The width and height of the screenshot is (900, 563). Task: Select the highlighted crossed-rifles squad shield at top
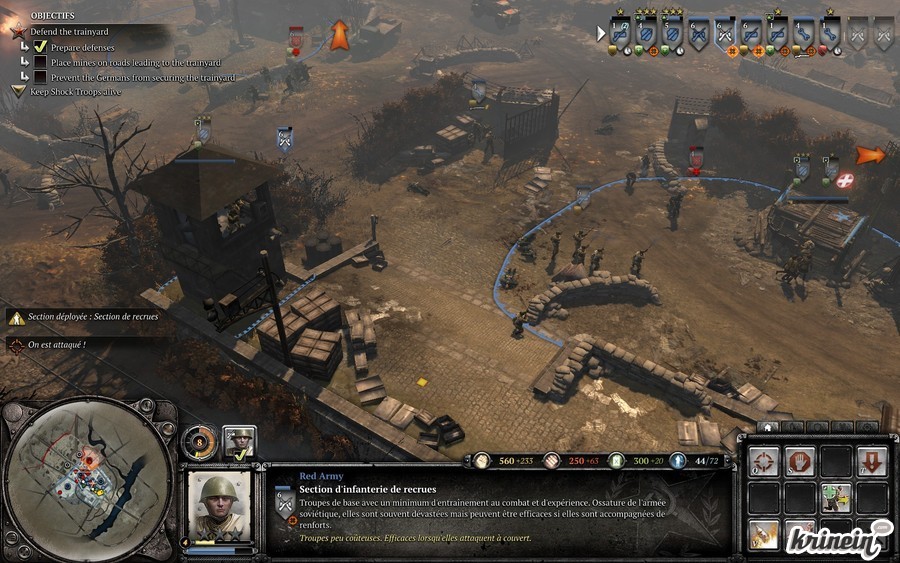click(x=724, y=32)
